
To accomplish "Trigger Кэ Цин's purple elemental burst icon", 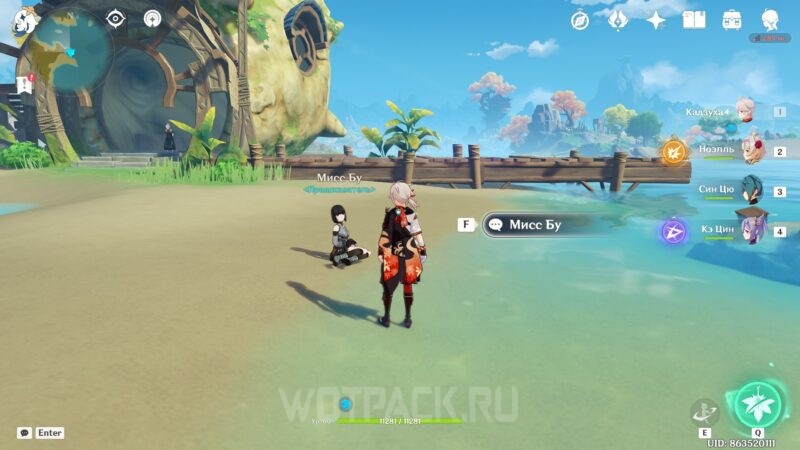I will (x=673, y=232).
